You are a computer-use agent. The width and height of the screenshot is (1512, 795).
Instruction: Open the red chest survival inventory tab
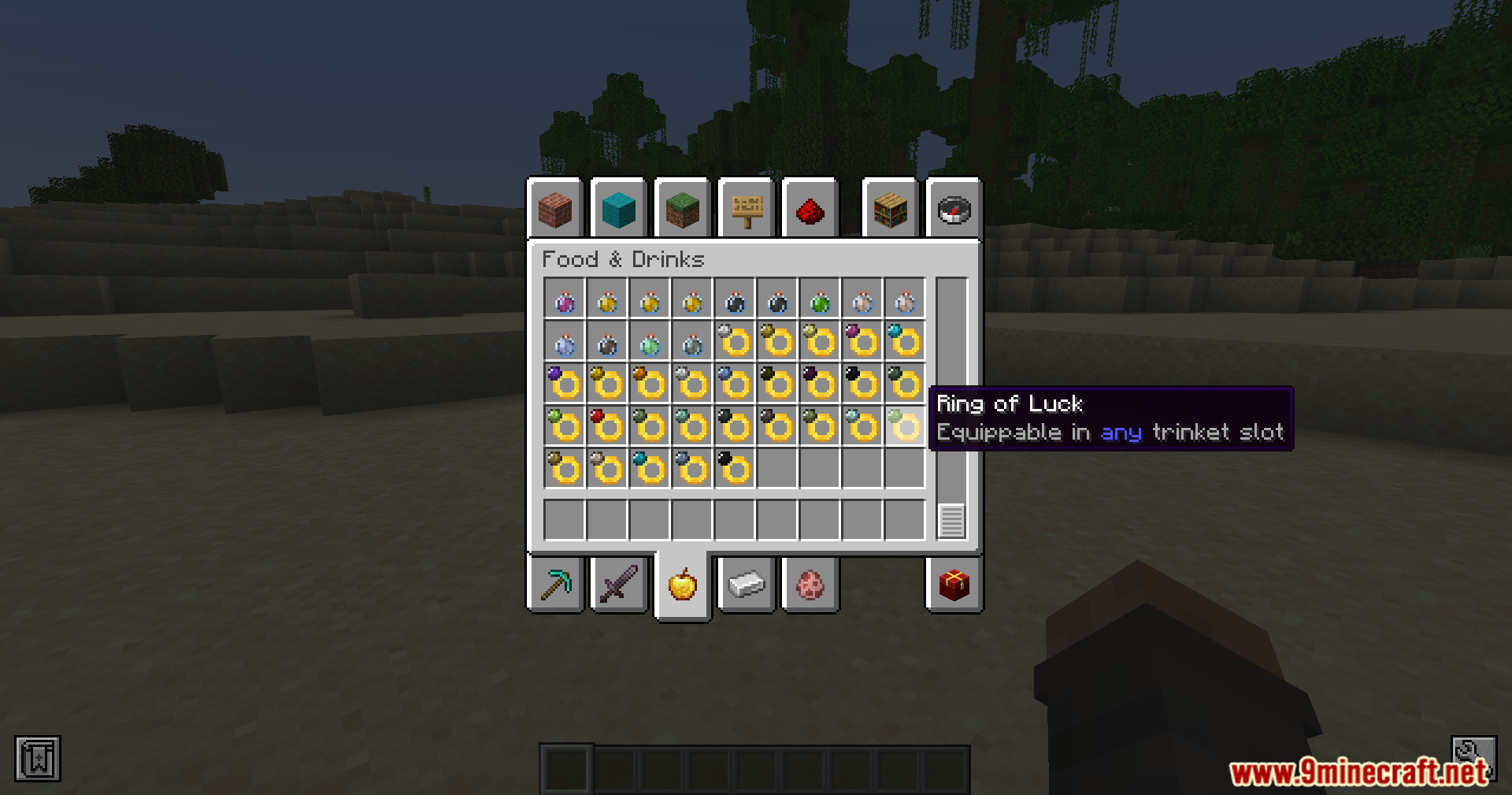(954, 585)
